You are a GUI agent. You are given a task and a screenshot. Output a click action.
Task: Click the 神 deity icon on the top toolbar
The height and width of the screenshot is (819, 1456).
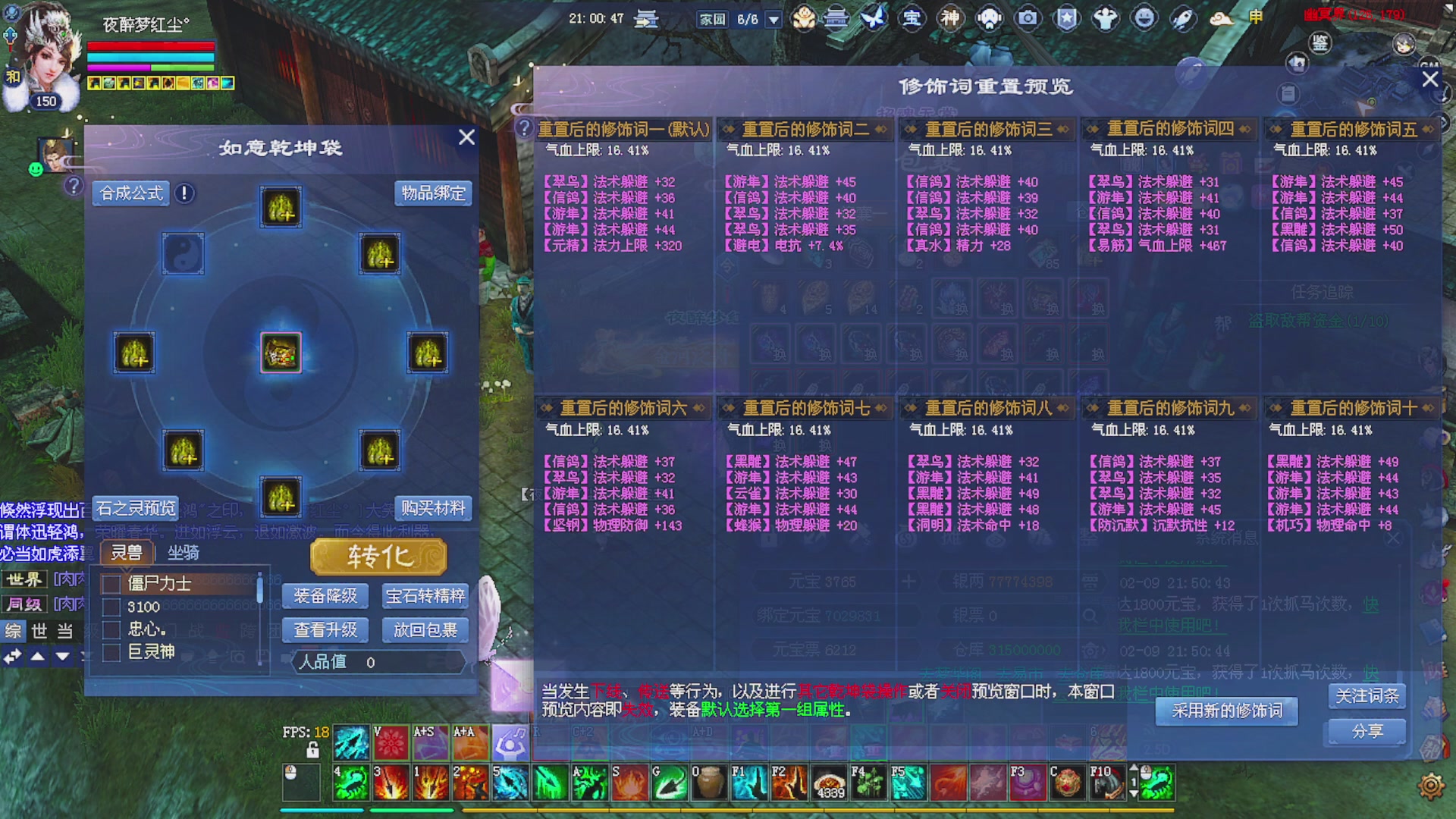[950, 17]
